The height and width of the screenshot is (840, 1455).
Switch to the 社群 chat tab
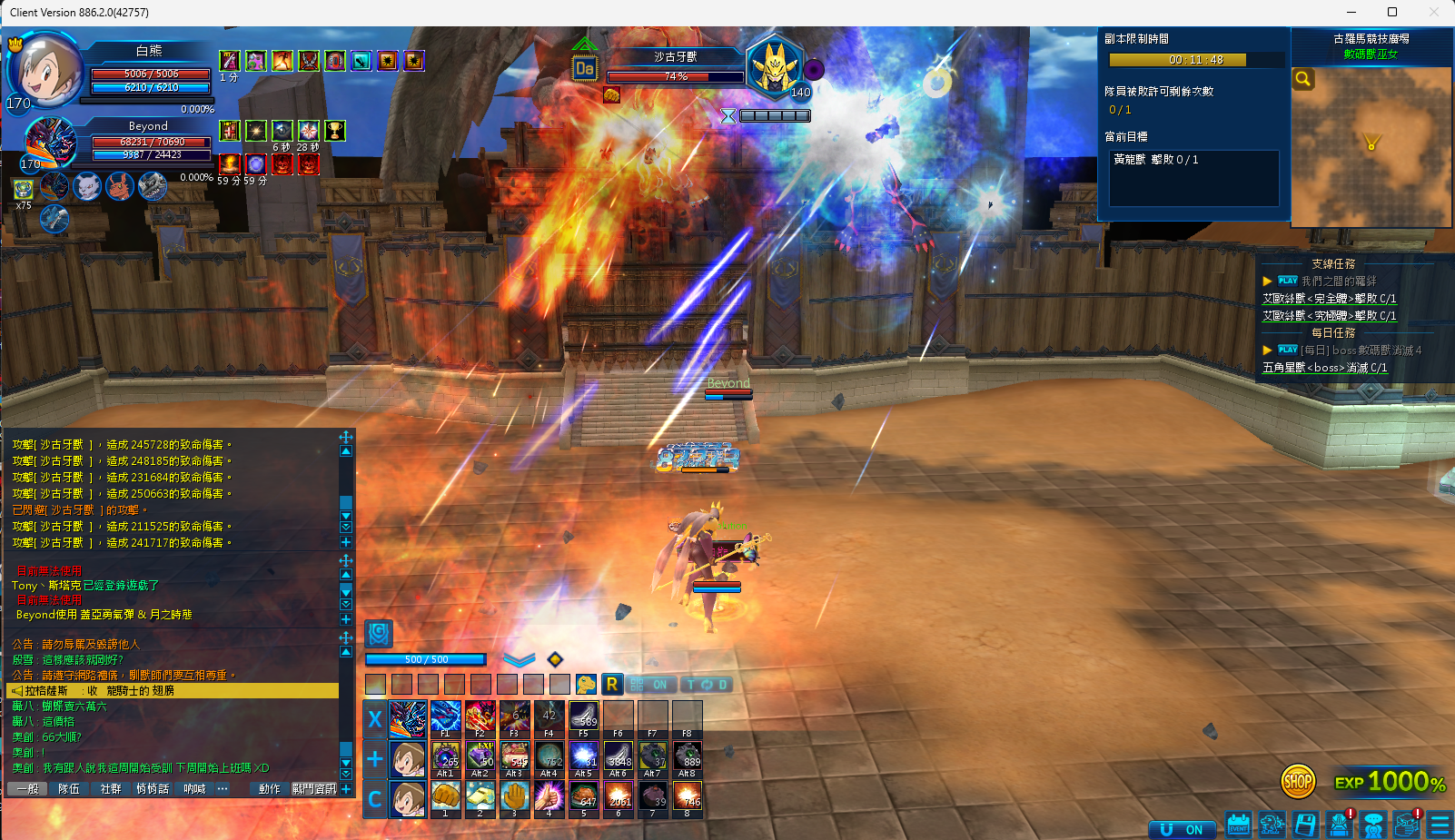[111, 789]
